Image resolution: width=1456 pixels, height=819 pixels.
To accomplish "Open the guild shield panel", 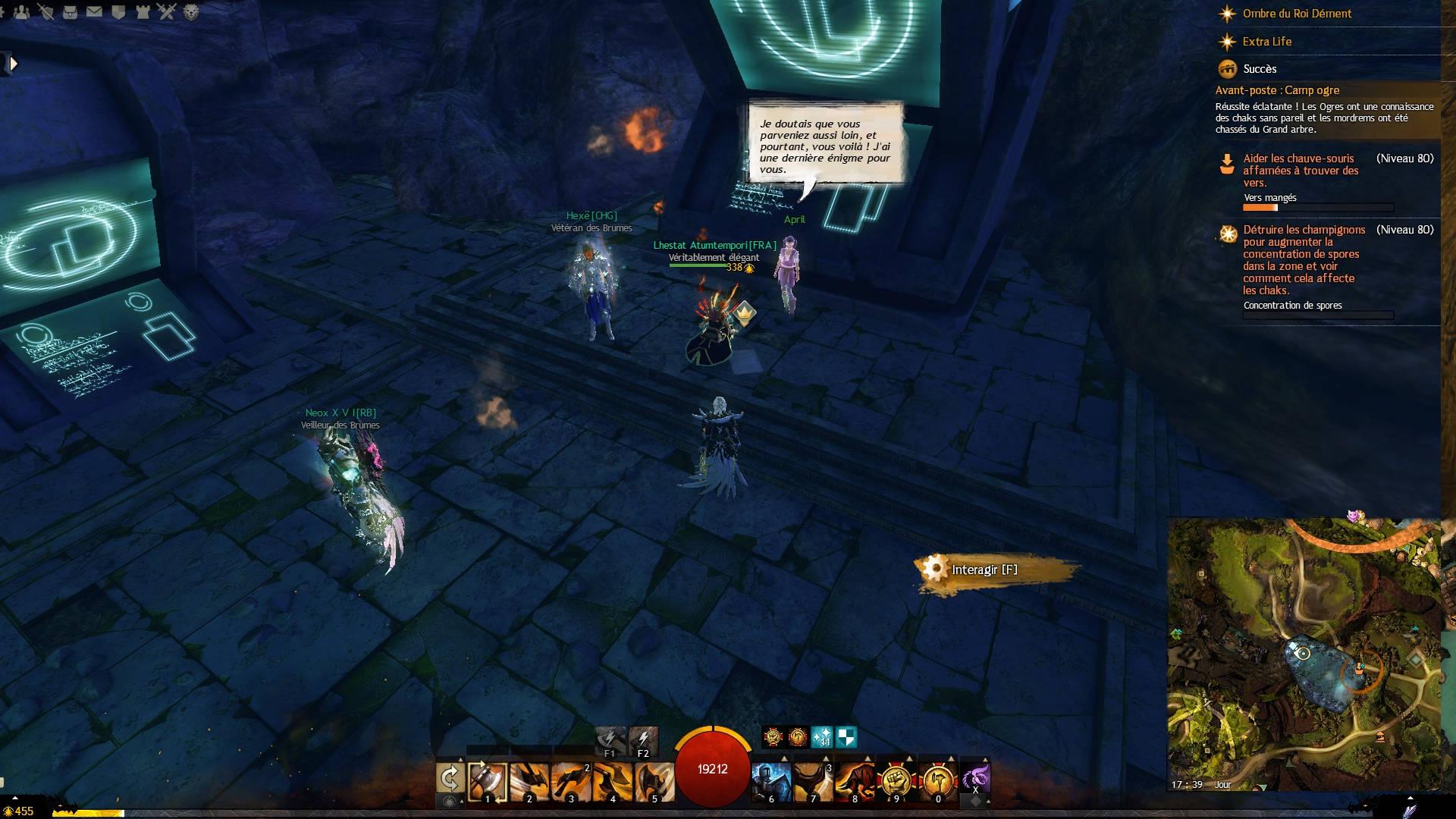I will 118,11.
